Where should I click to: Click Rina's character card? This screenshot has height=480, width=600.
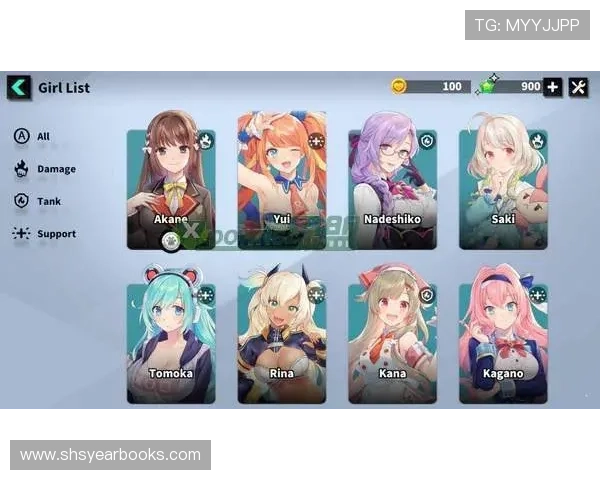tap(282, 338)
